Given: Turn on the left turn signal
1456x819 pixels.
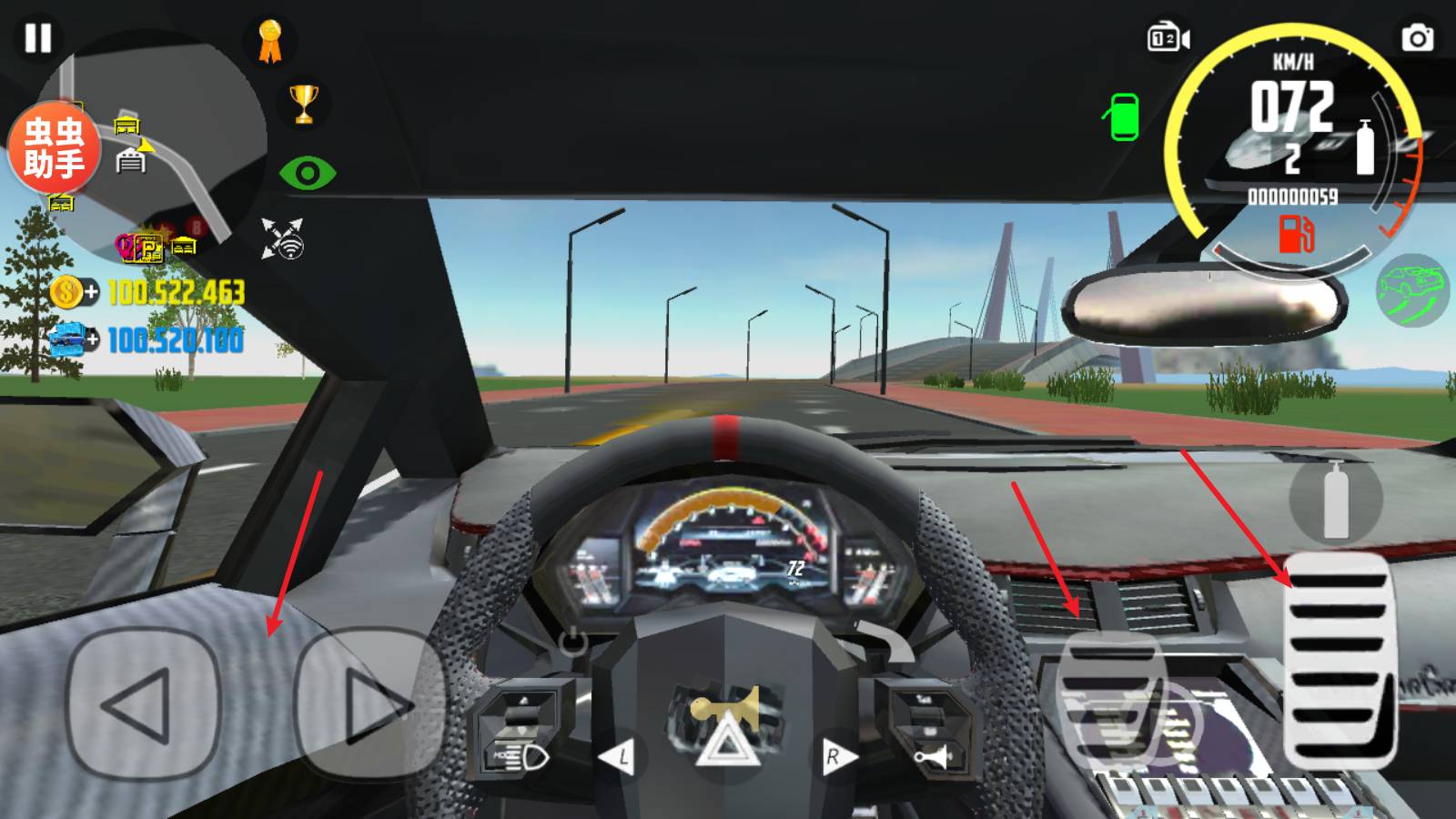Looking at the screenshot, I should (x=619, y=757).
